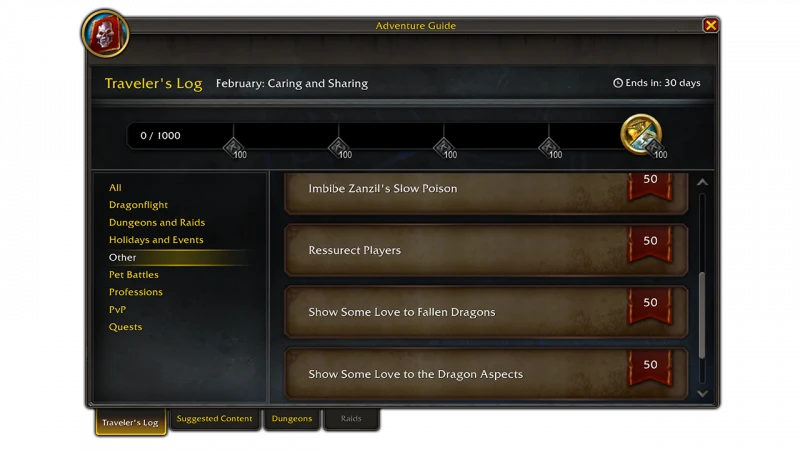The width and height of the screenshot is (800, 450).
Task: Choose the Dragonflight category
Action: pyautogui.click(x=138, y=205)
